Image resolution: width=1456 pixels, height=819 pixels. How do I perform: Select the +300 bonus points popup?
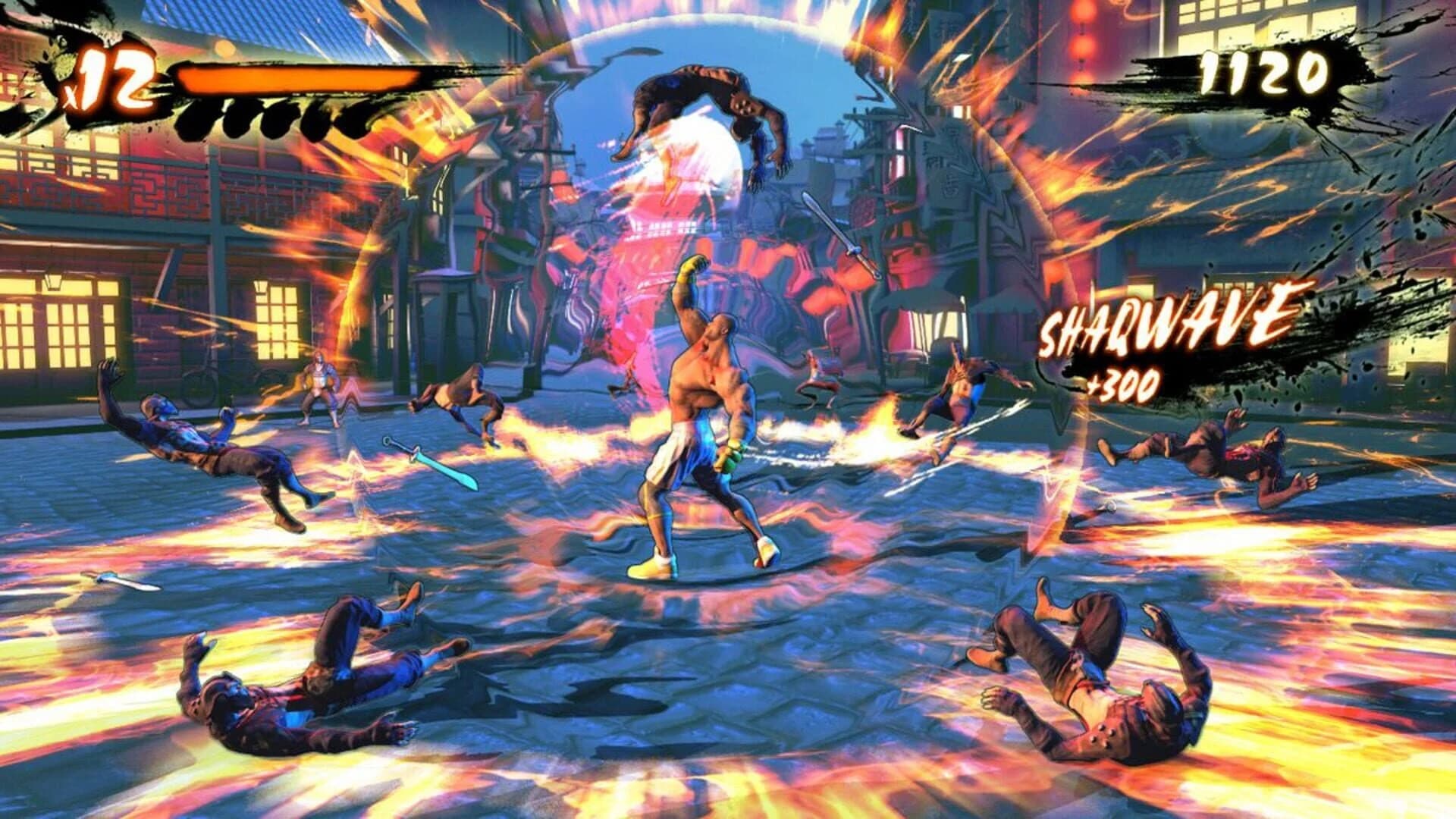(x=1122, y=387)
